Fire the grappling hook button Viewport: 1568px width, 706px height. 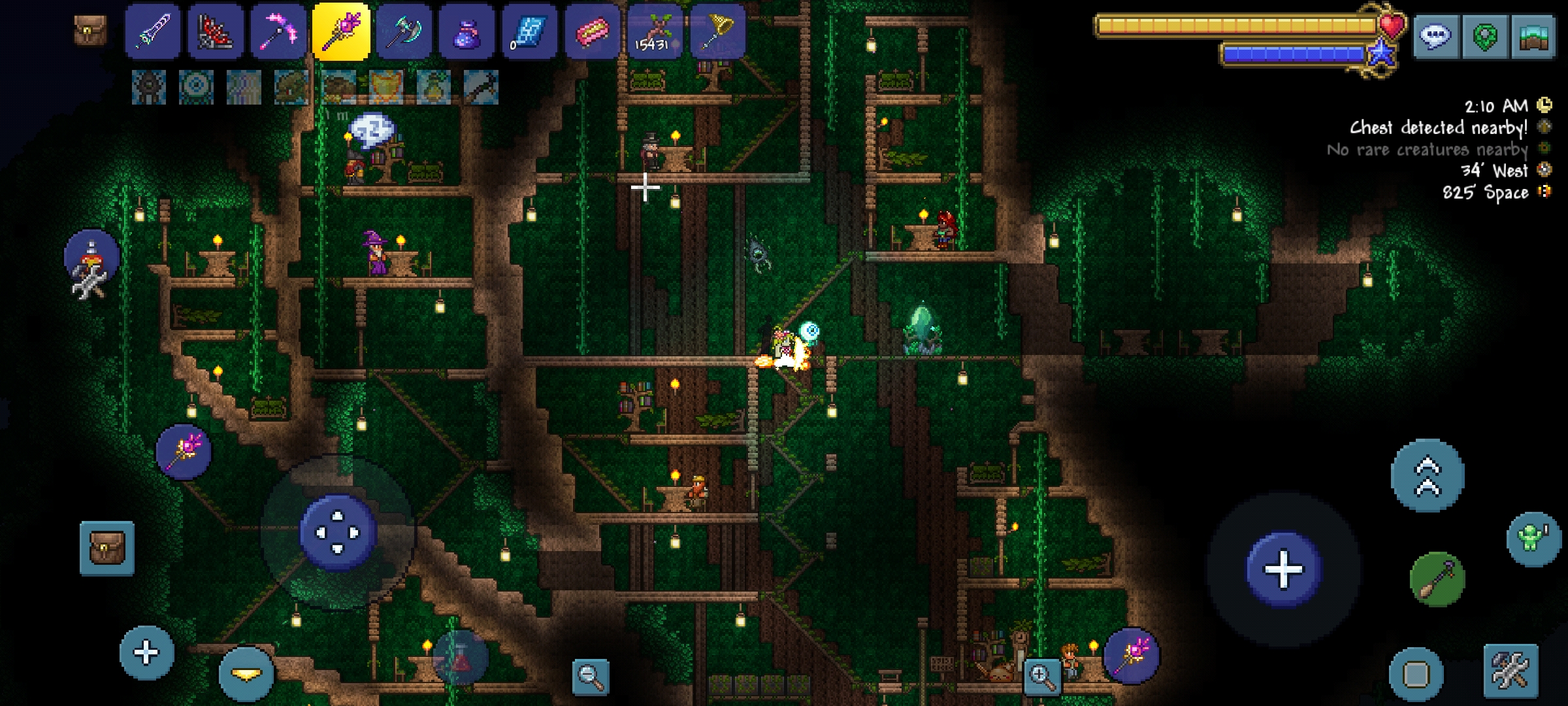coord(1437,579)
